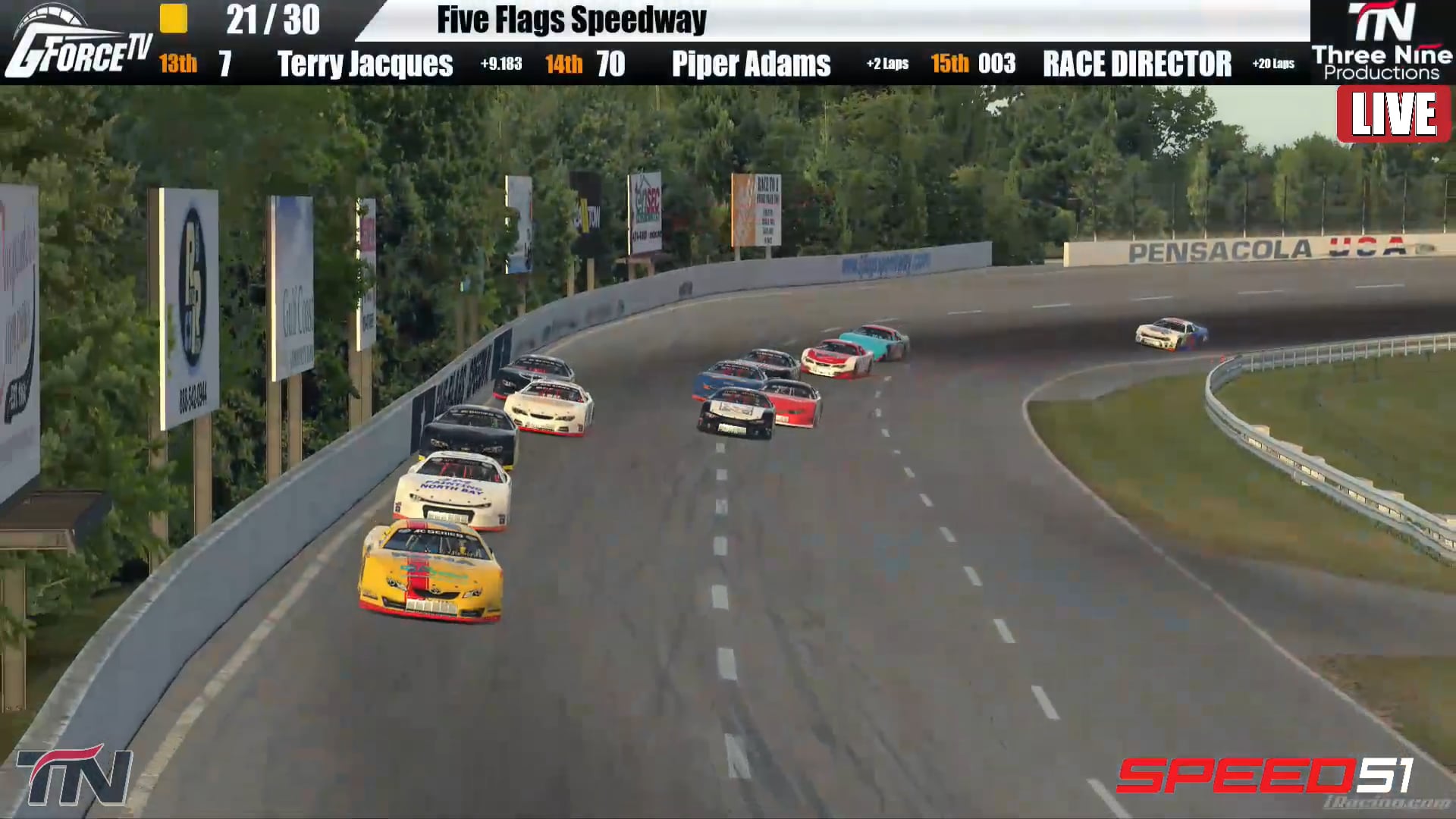Screen dimensions: 1456x819
Task: Click the red LIVE badge
Action: tap(1394, 116)
